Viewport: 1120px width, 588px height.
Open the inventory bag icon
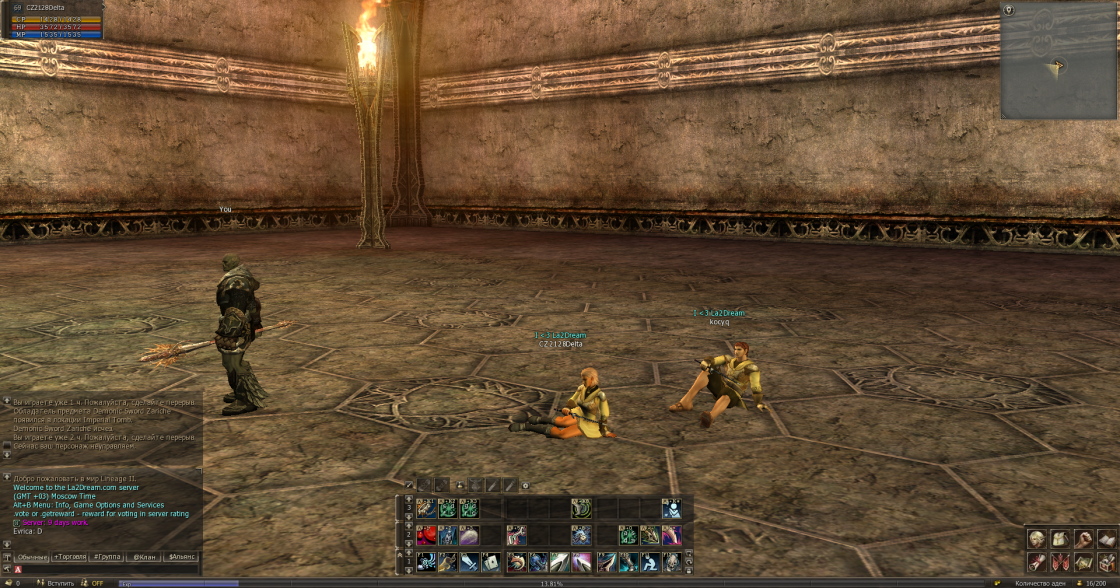[x=1060, y=539]
